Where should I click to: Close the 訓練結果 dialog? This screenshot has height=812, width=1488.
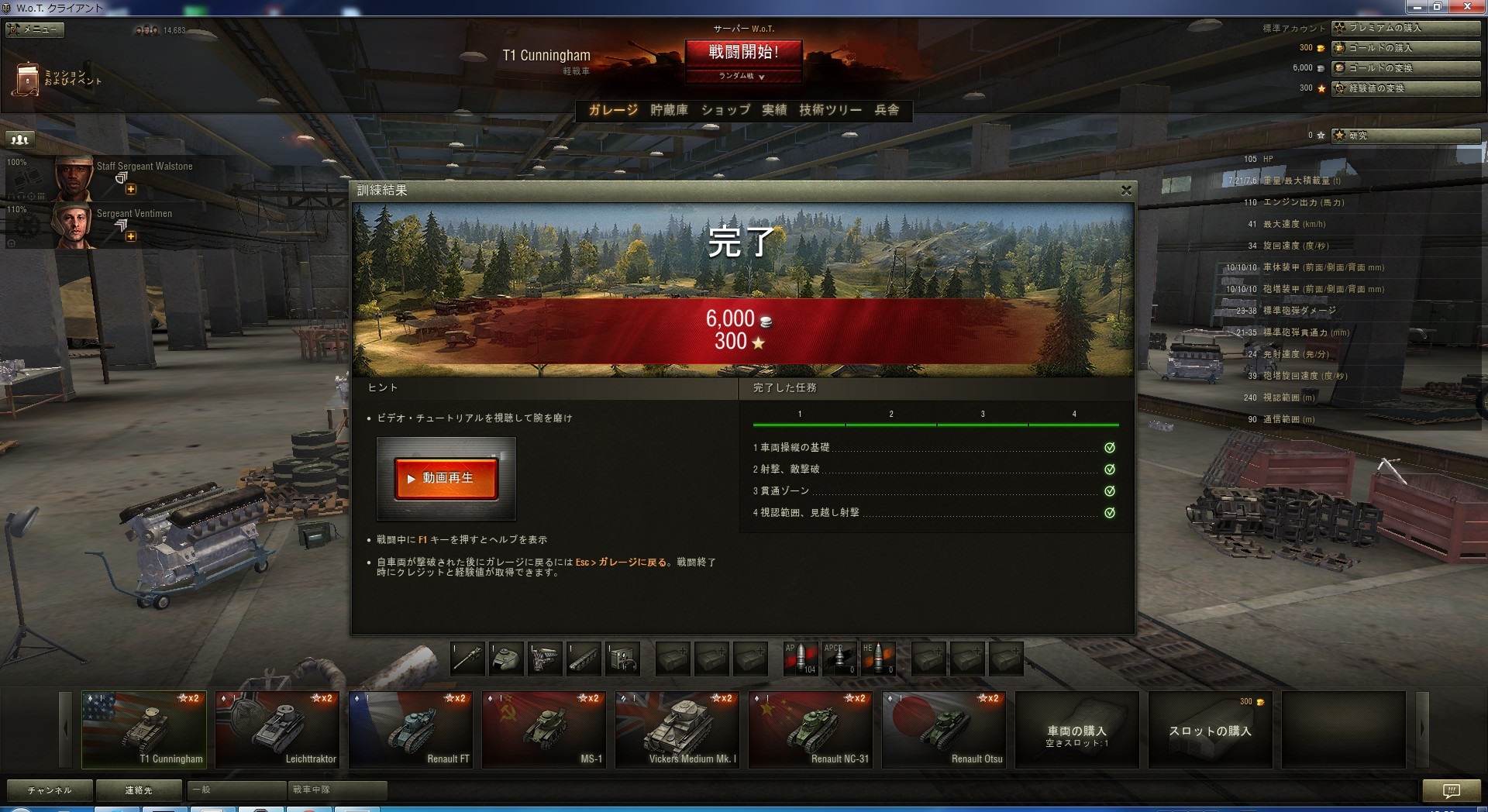1126,190
